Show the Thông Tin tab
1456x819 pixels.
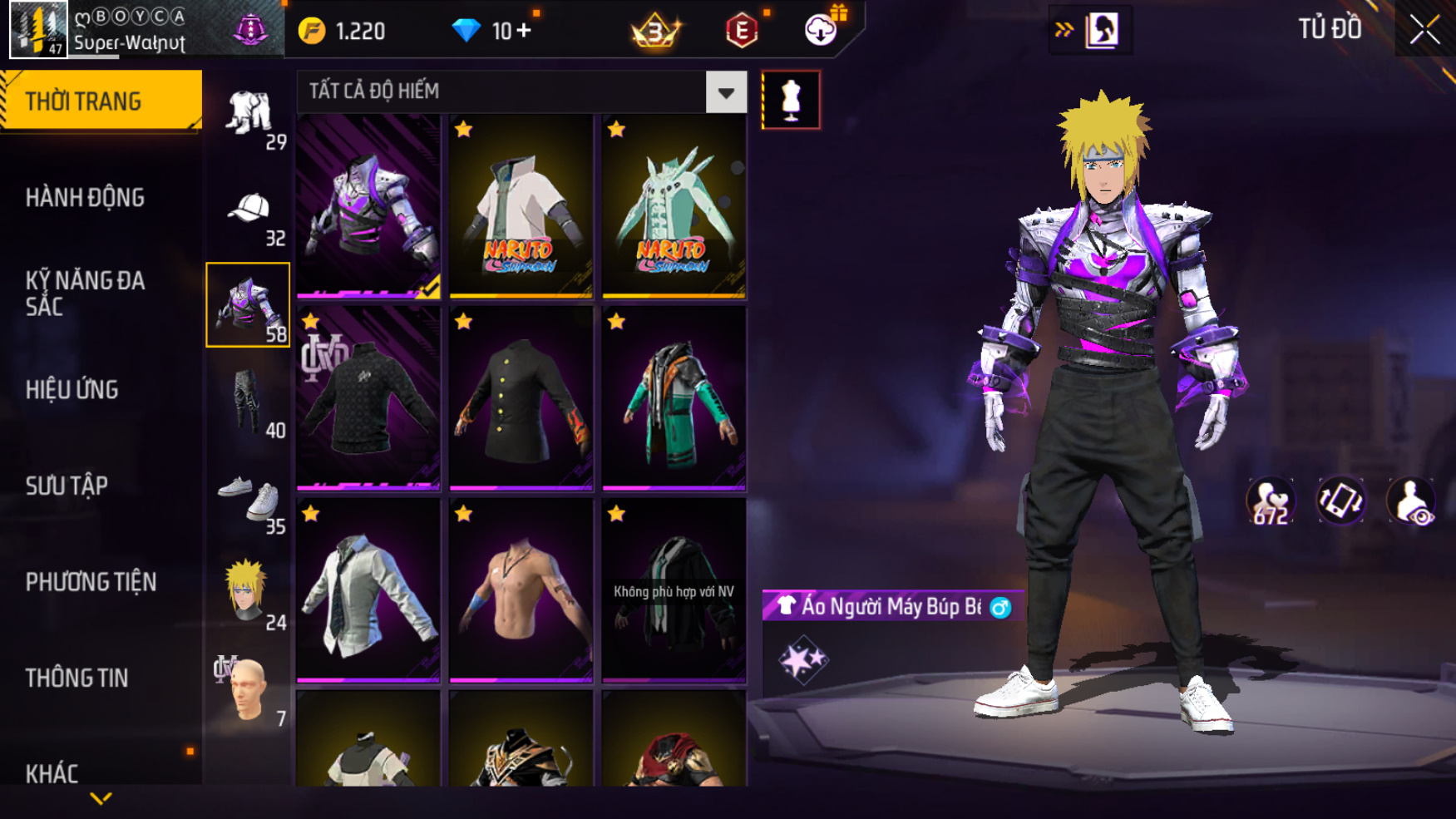tap(77, 678)
